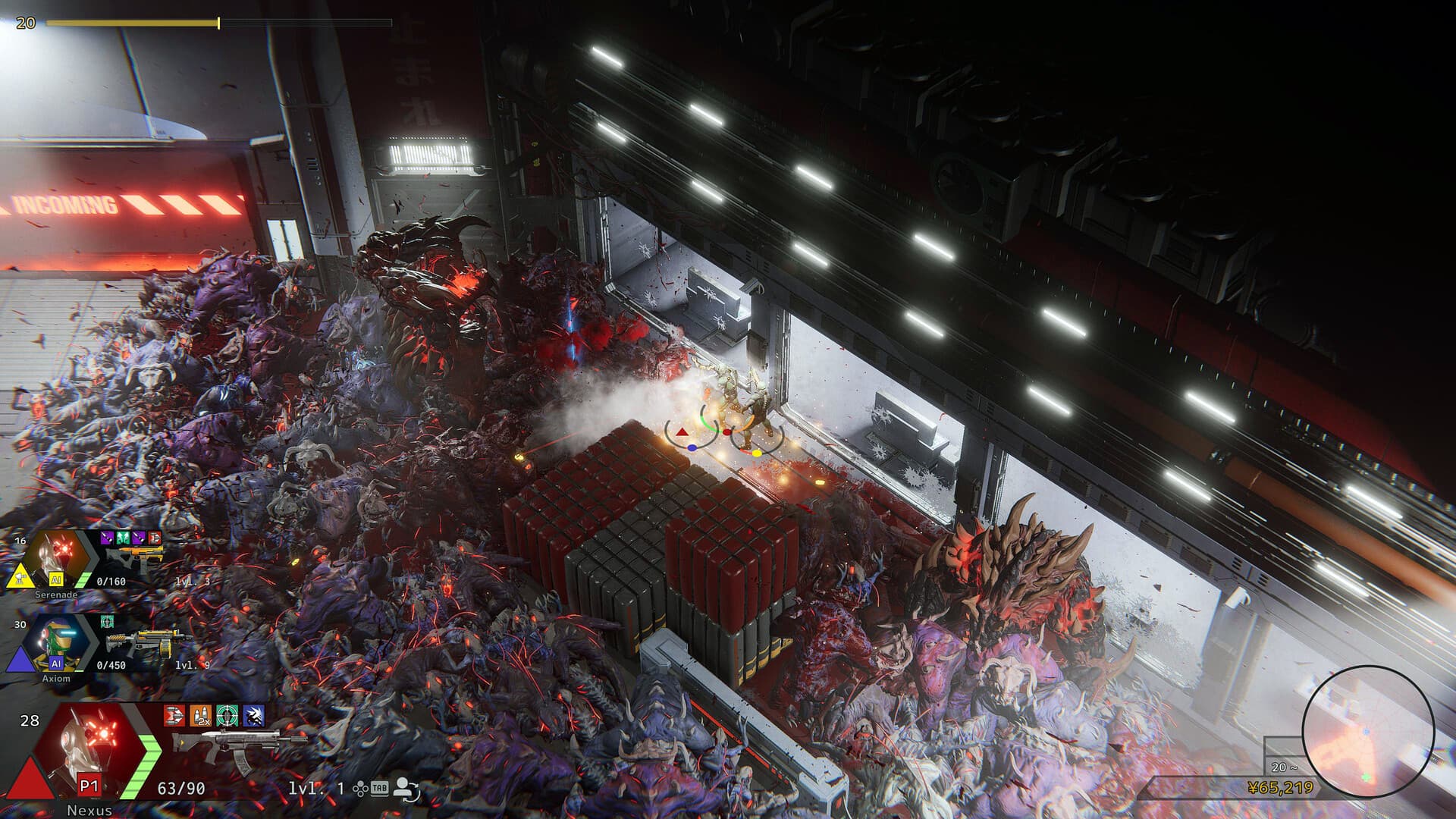Select Nexus player portrait
This screenshot has width=1456, height=819.
[x=89, y=747]
